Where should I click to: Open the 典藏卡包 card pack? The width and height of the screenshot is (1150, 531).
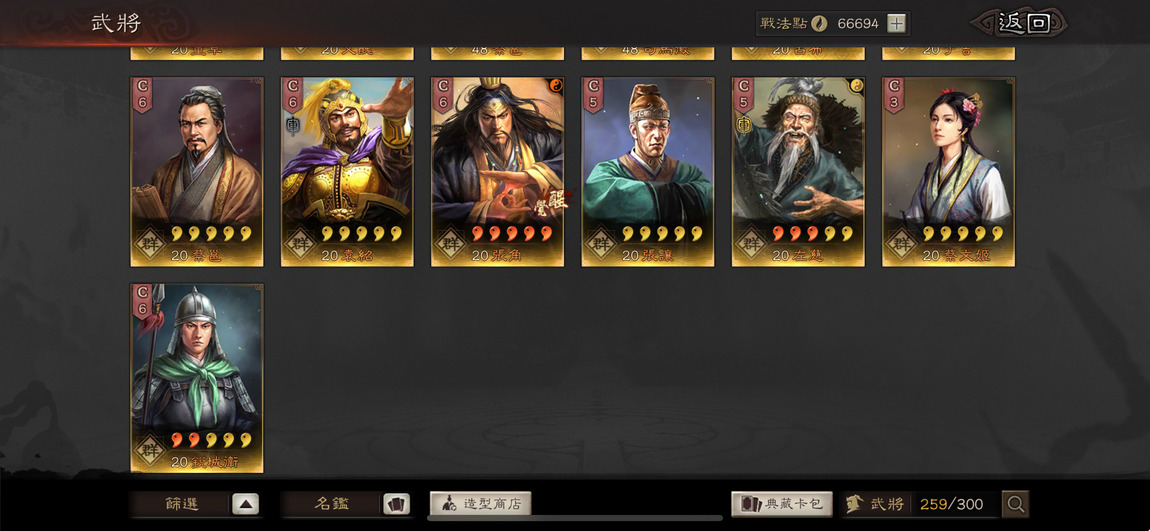tap(782, 504)
